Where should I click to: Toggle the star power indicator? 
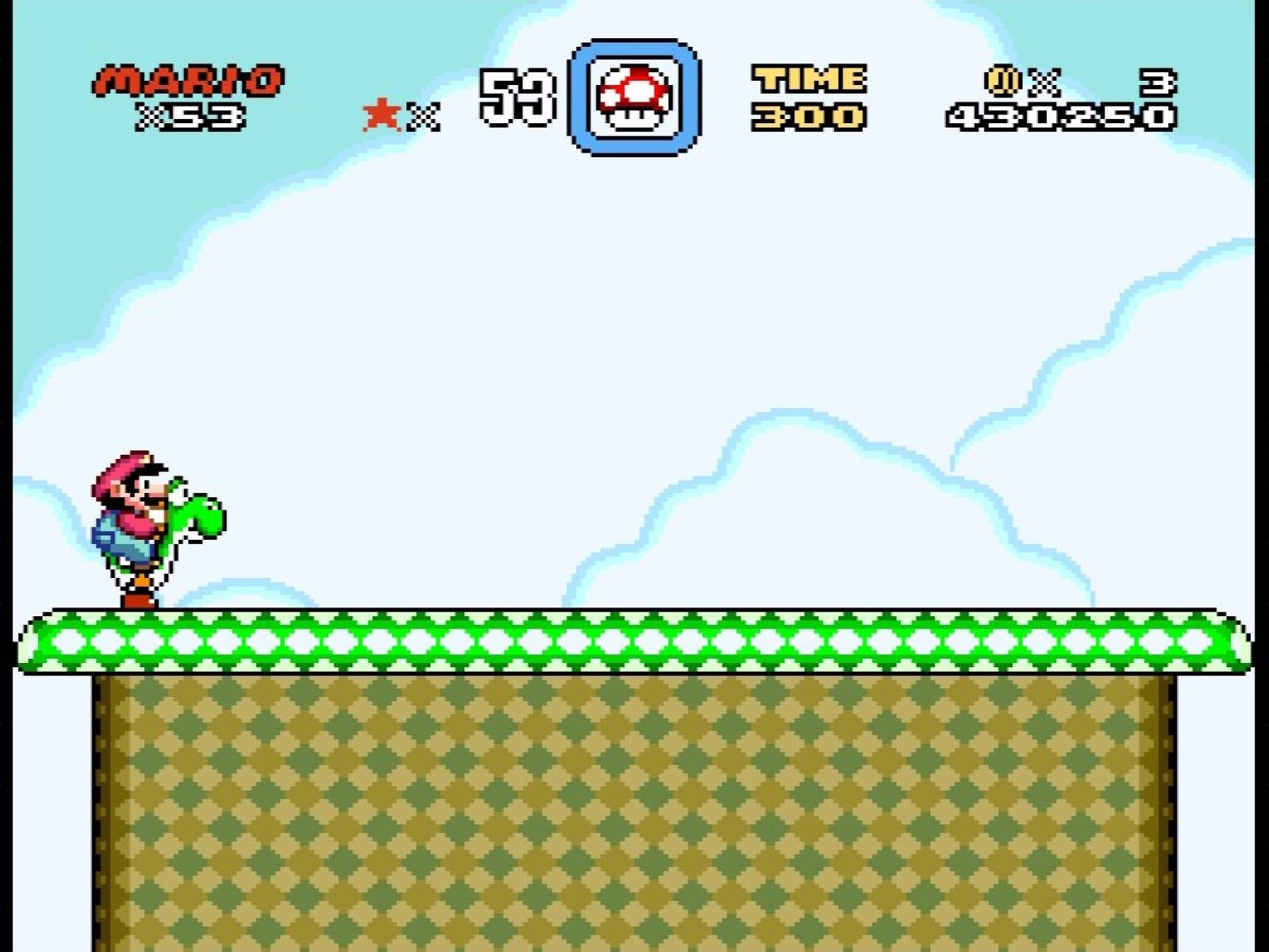pos(380,113)
